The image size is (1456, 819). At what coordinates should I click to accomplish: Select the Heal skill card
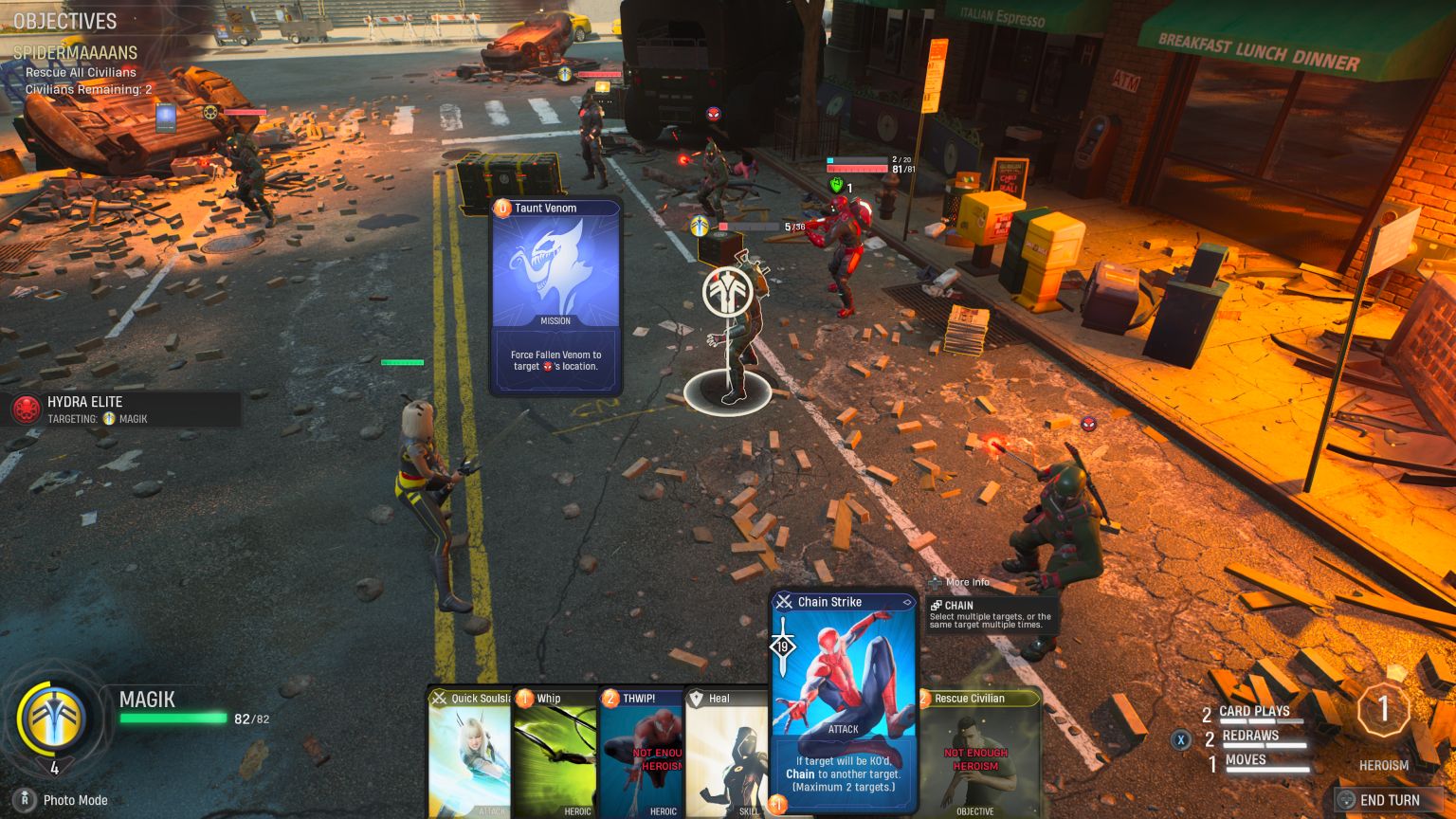[x=725, y=754]
